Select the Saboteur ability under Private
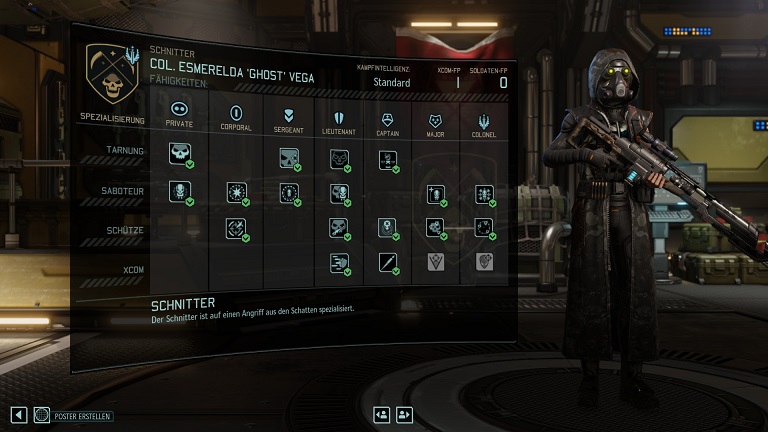This screenshot has width=768, height=432. 179,190
